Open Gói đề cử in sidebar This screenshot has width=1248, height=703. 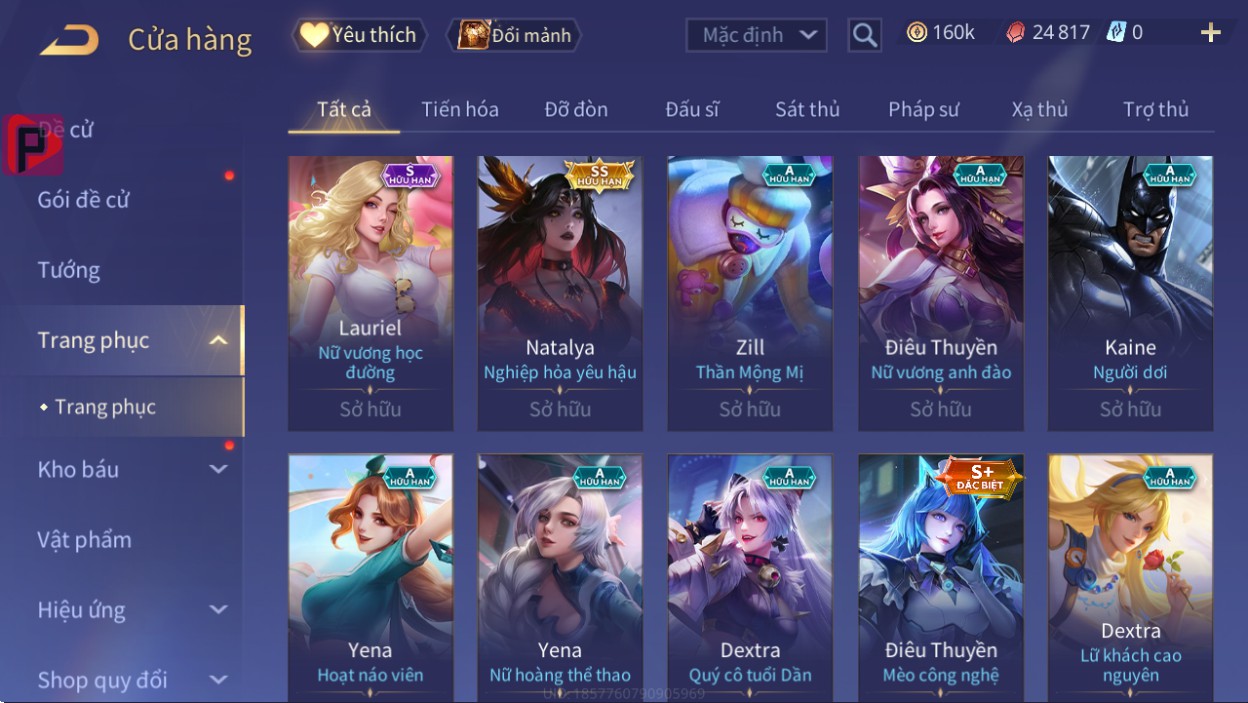tap(84, 200)
